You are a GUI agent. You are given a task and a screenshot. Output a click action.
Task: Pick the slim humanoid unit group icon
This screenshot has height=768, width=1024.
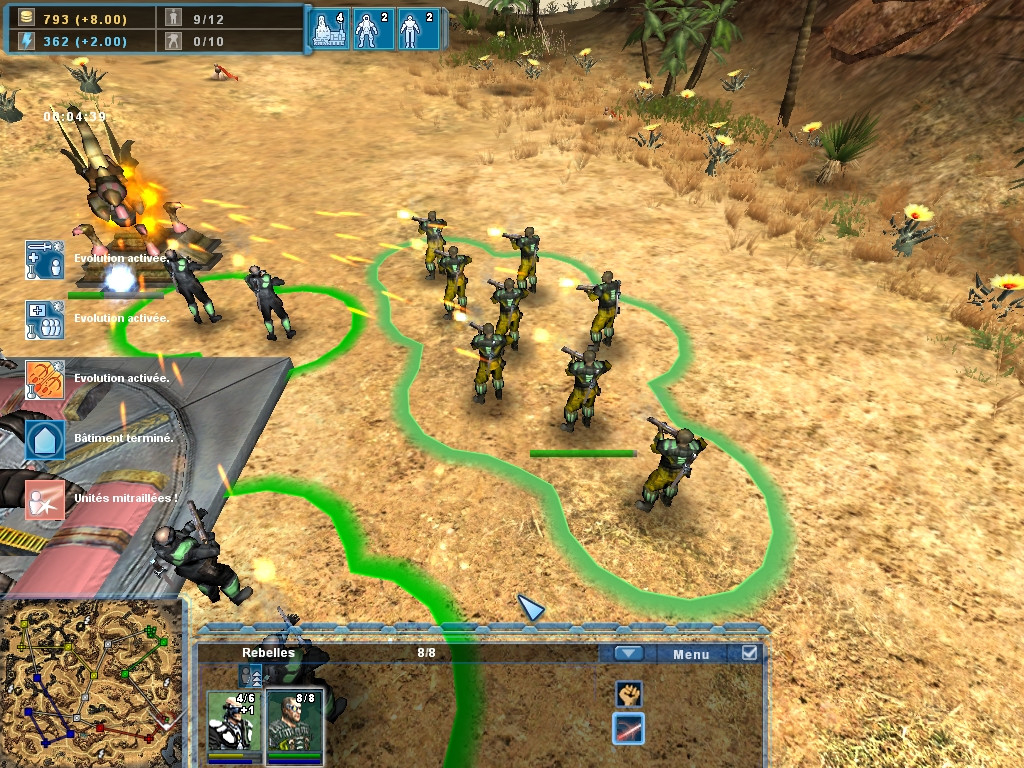click(417, 29)
